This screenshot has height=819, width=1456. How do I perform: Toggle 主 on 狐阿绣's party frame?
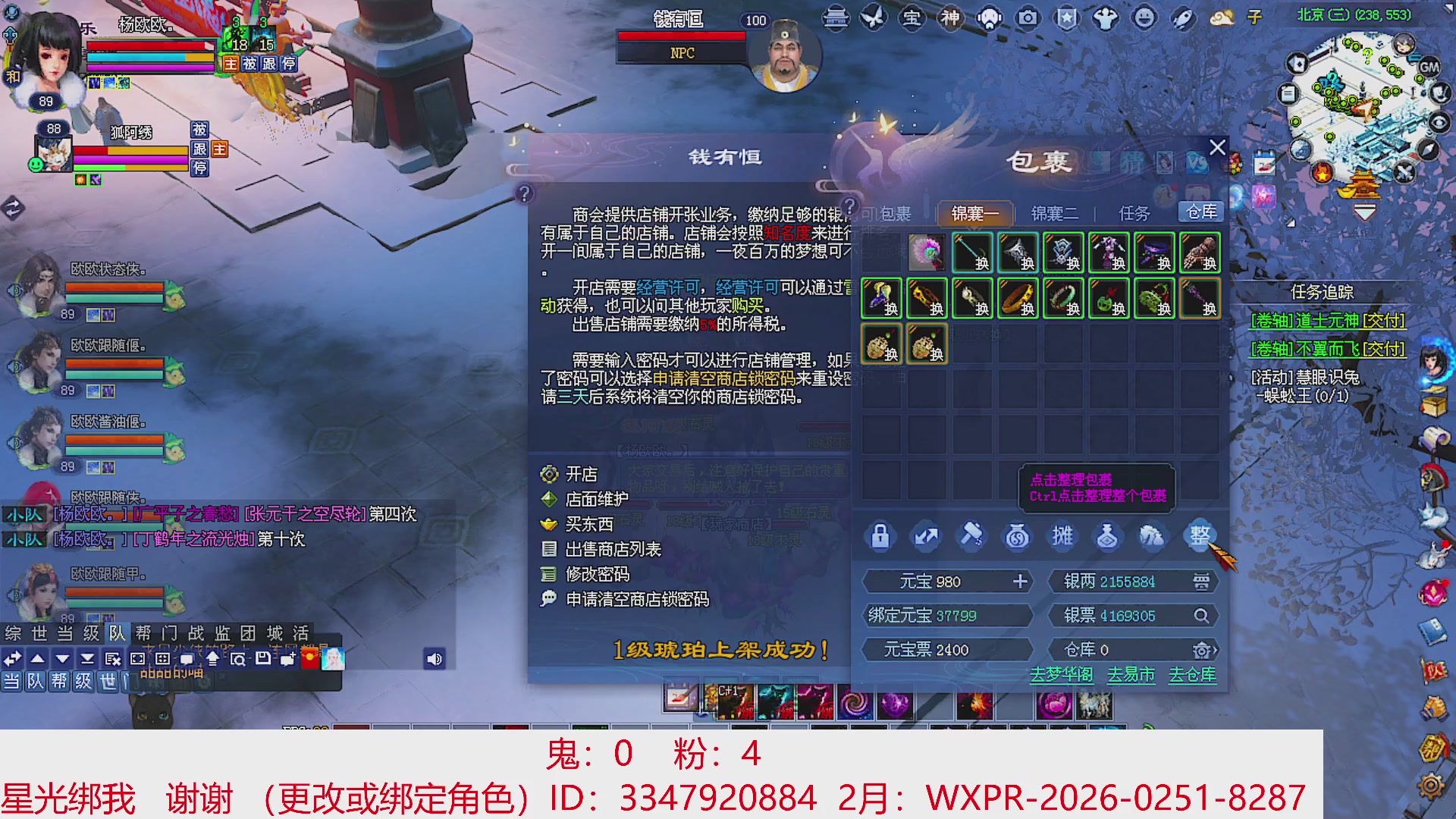pyautogui.click(x=220, y=149)
